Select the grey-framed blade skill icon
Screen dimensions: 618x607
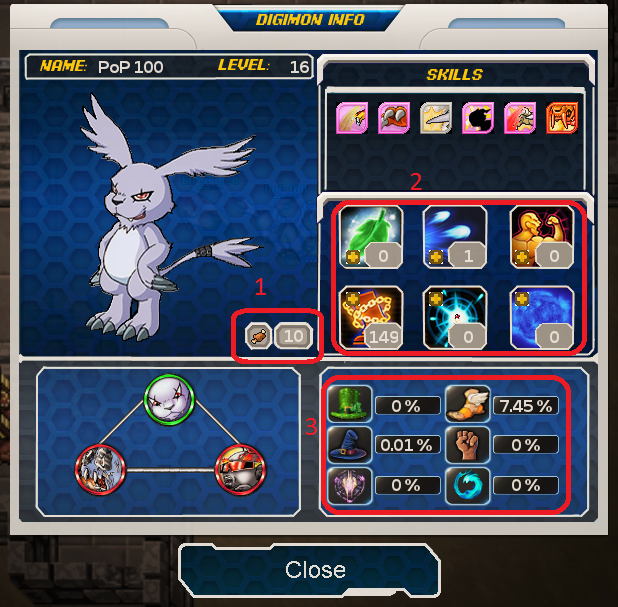435,118
